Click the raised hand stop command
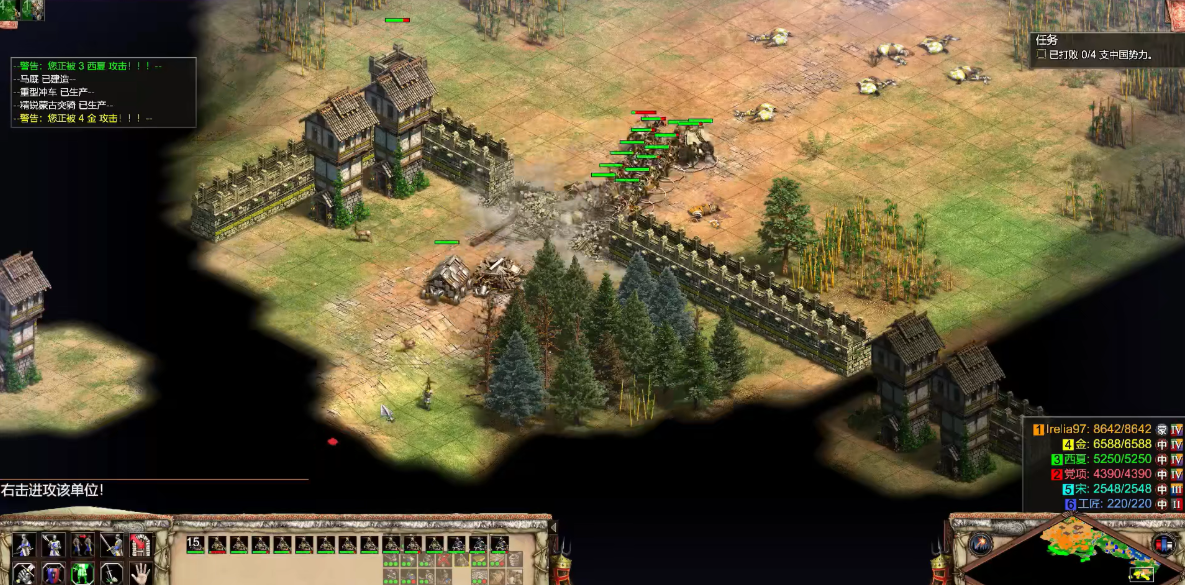The image size is (1185, 585). pos(141,573)
